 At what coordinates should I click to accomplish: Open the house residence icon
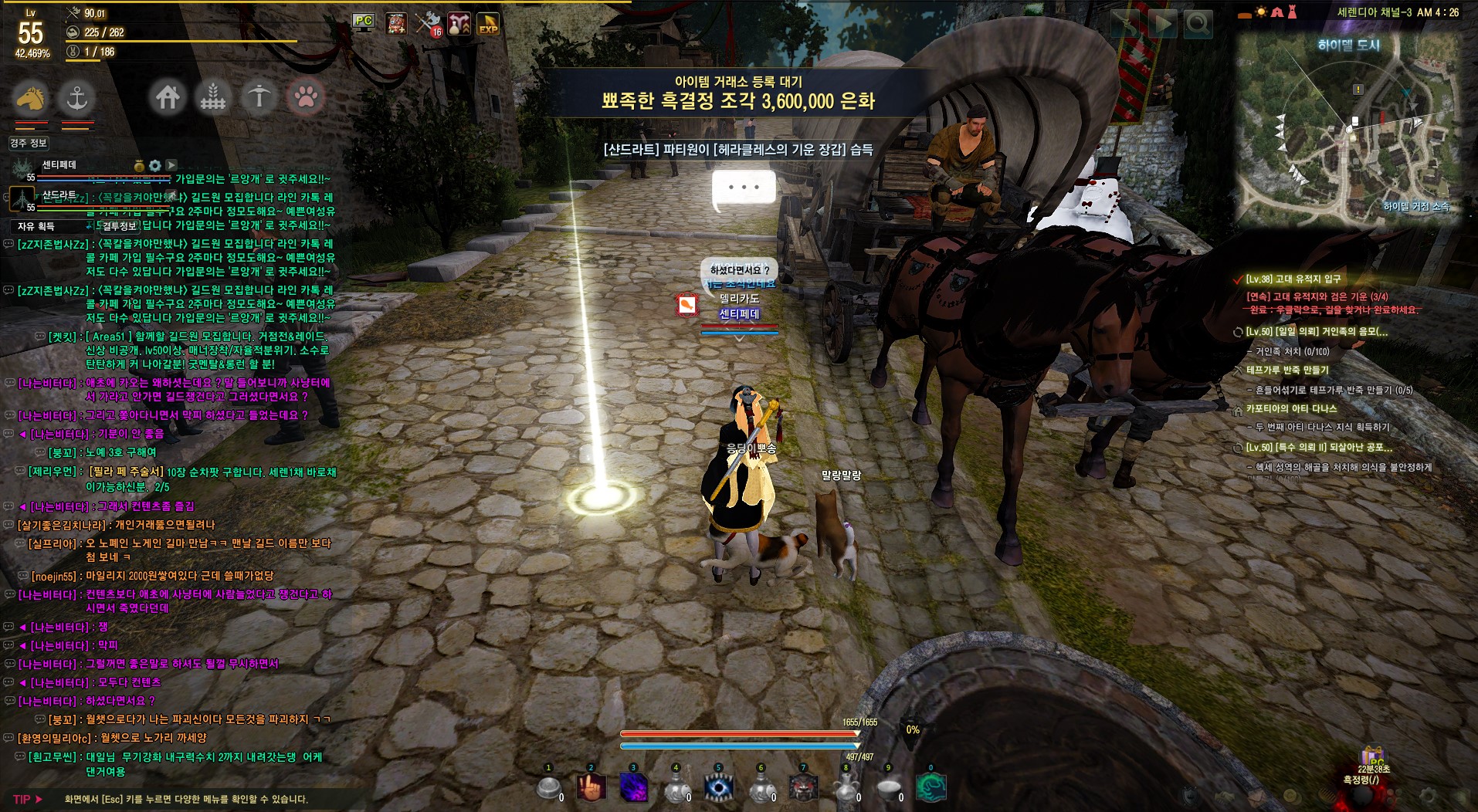[168, 97]
